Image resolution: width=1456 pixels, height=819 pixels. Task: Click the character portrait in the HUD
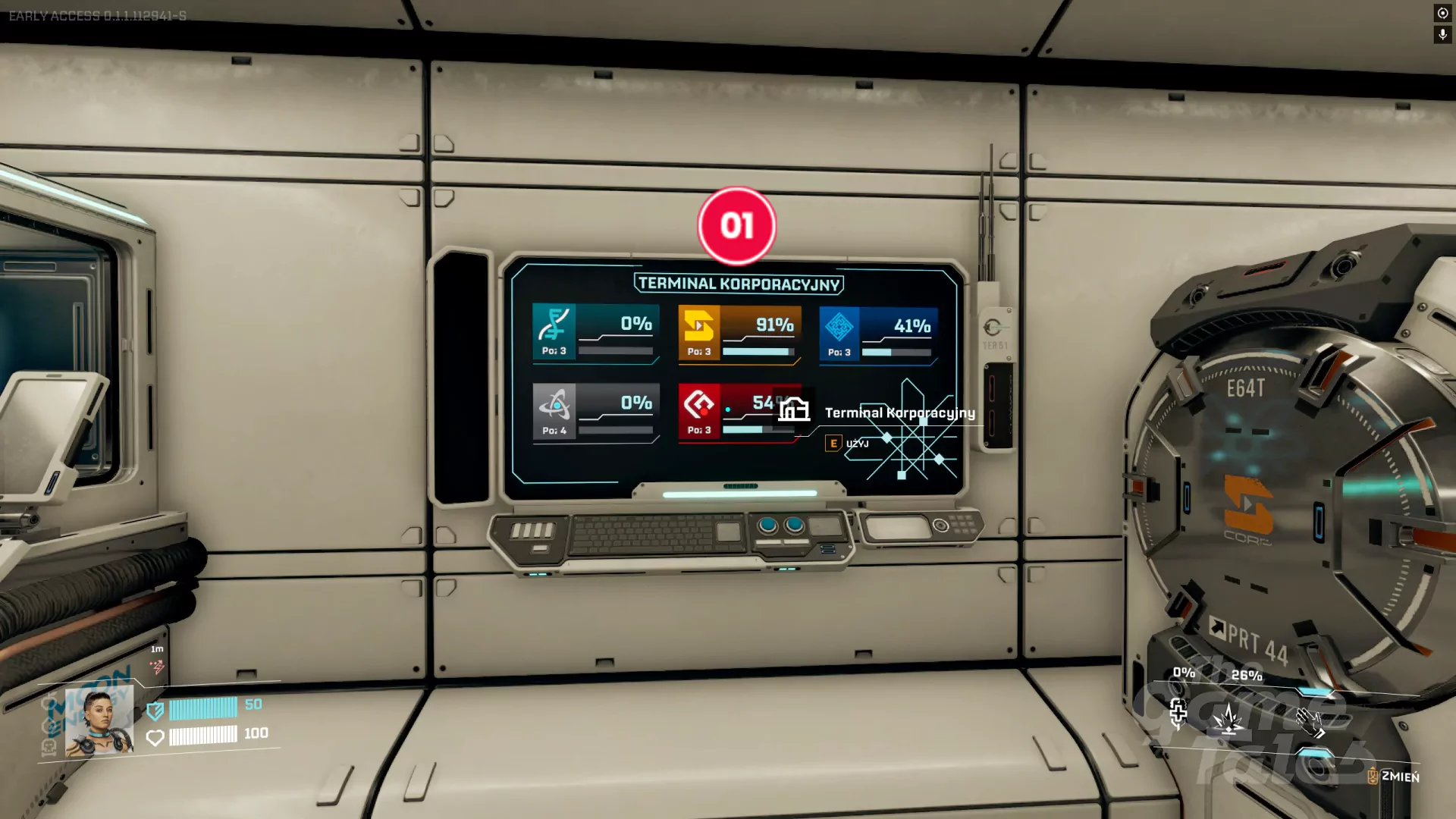pos(99,722)
